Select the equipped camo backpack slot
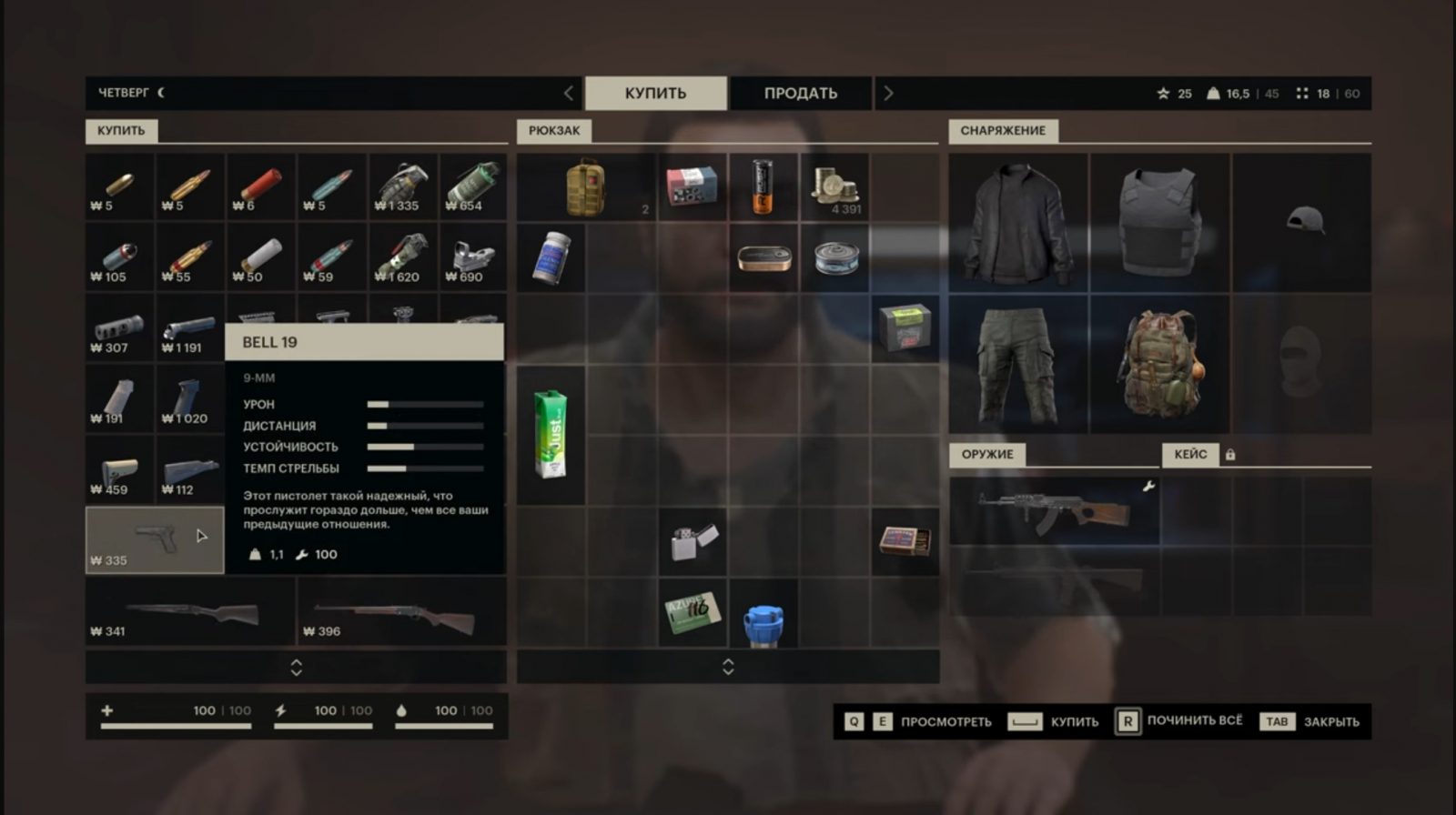The width and height of the screenshot is (1456, 815). [x=1159, y=364]
